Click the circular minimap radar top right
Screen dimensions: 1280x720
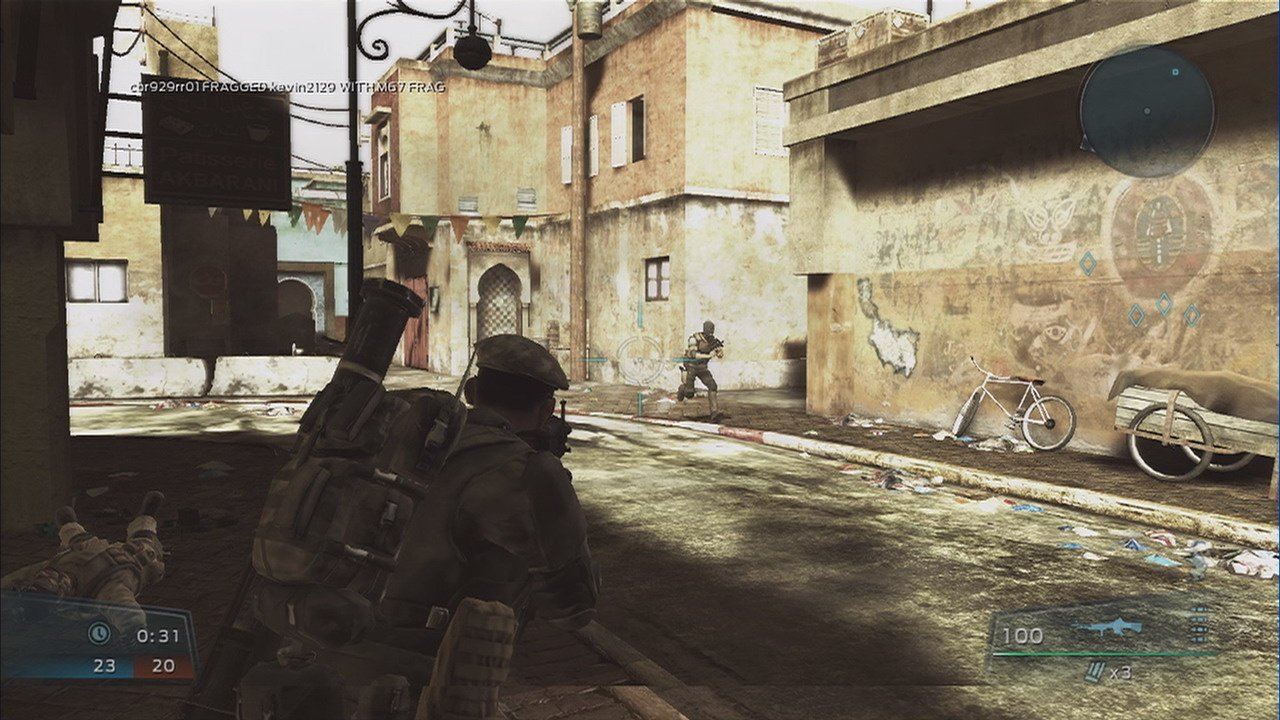click(x=1150, y=115)
